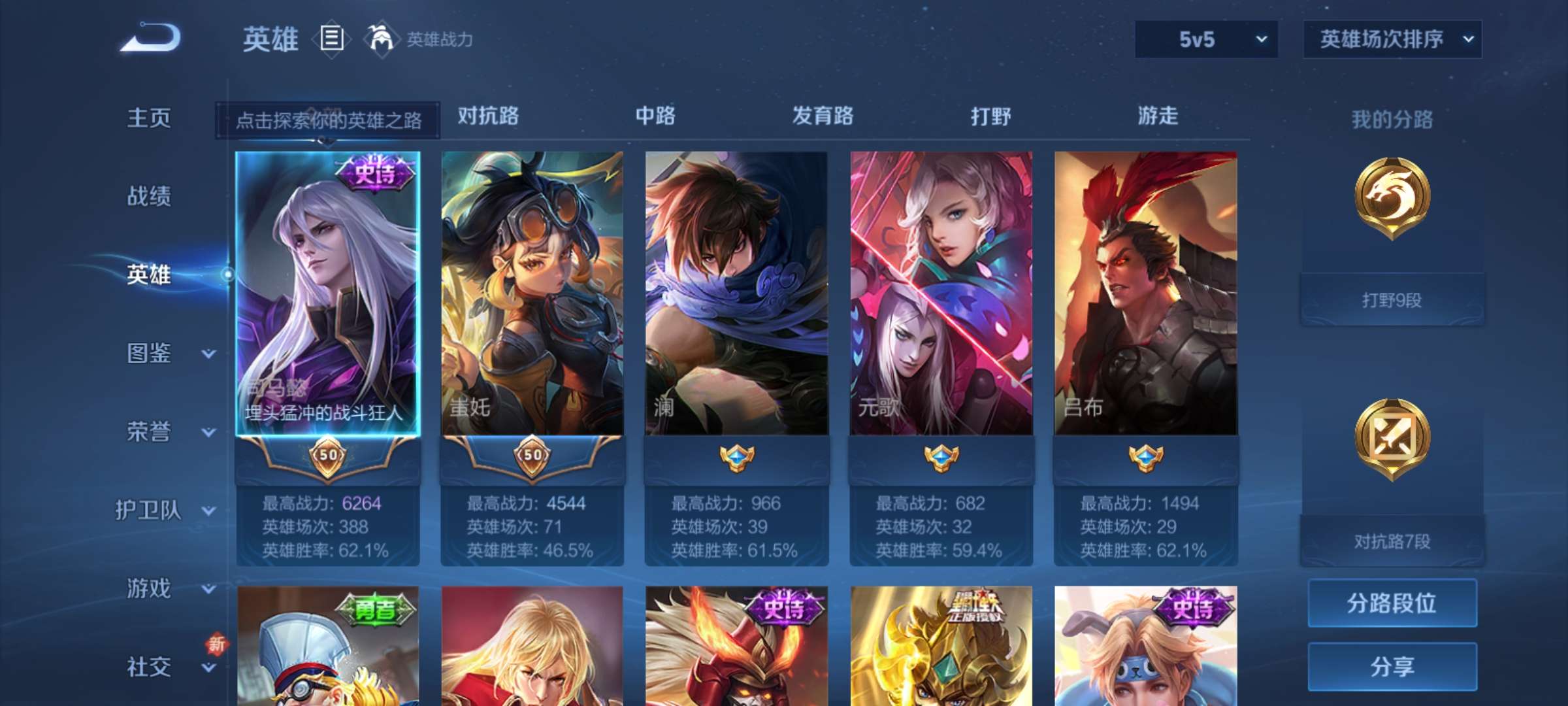1568x706 pixels.
Task: Switch to the 中路 lane tab
Action: pyautogui.click(x=655, y=116)
